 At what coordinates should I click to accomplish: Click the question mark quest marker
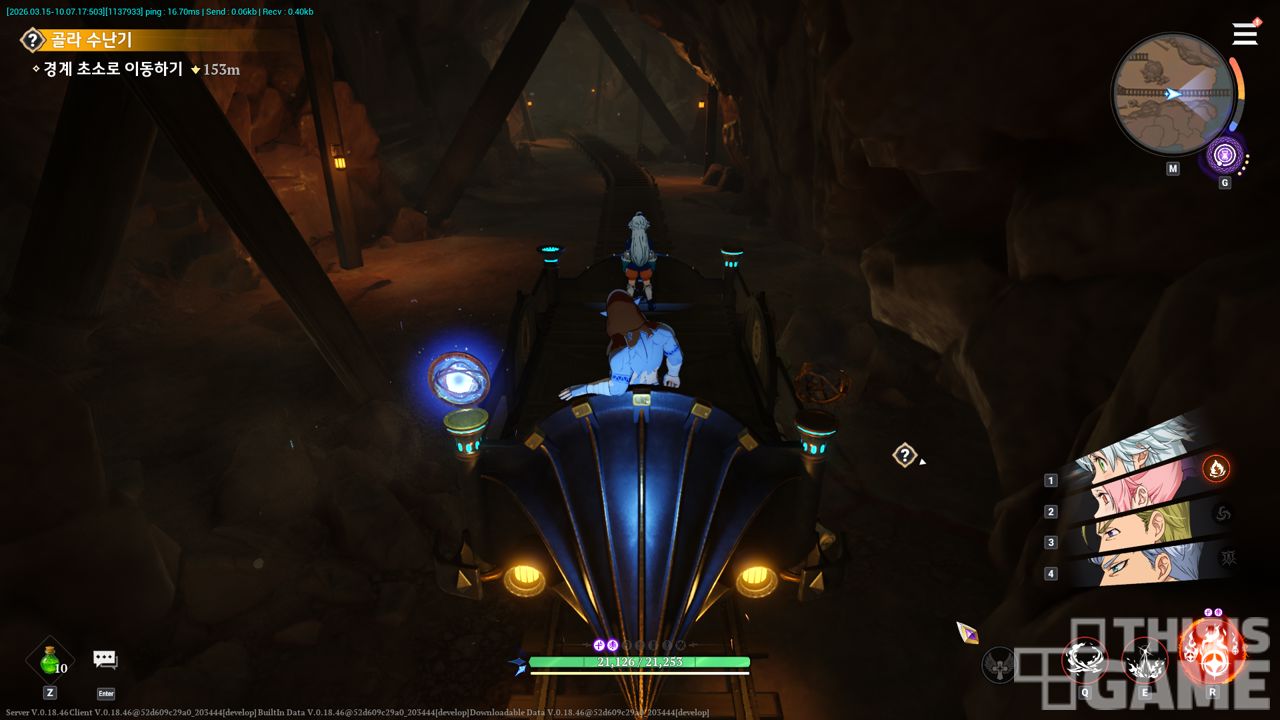(x=904, y=456)
